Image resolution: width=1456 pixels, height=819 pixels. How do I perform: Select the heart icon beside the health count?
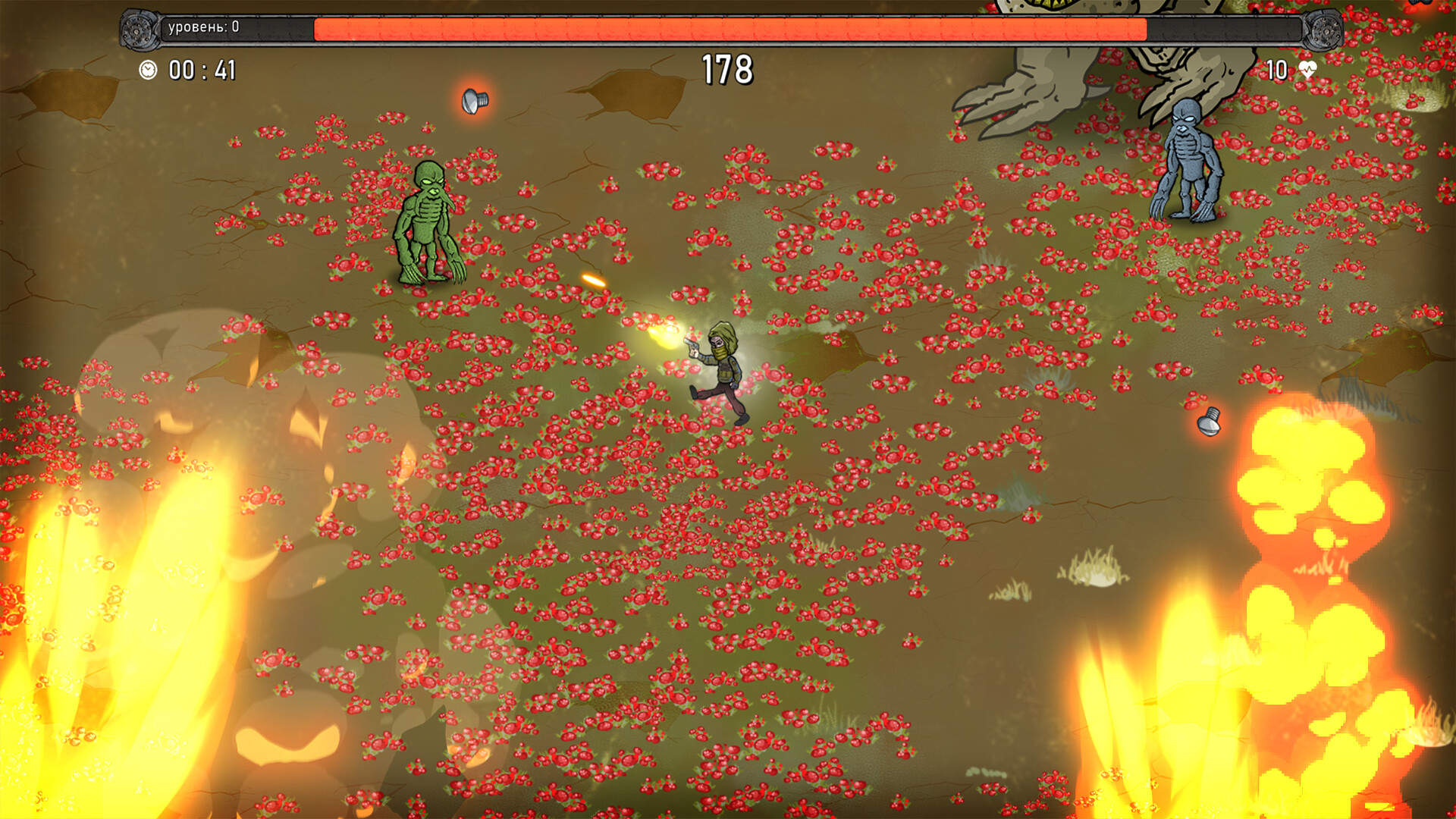[1308, 70]
